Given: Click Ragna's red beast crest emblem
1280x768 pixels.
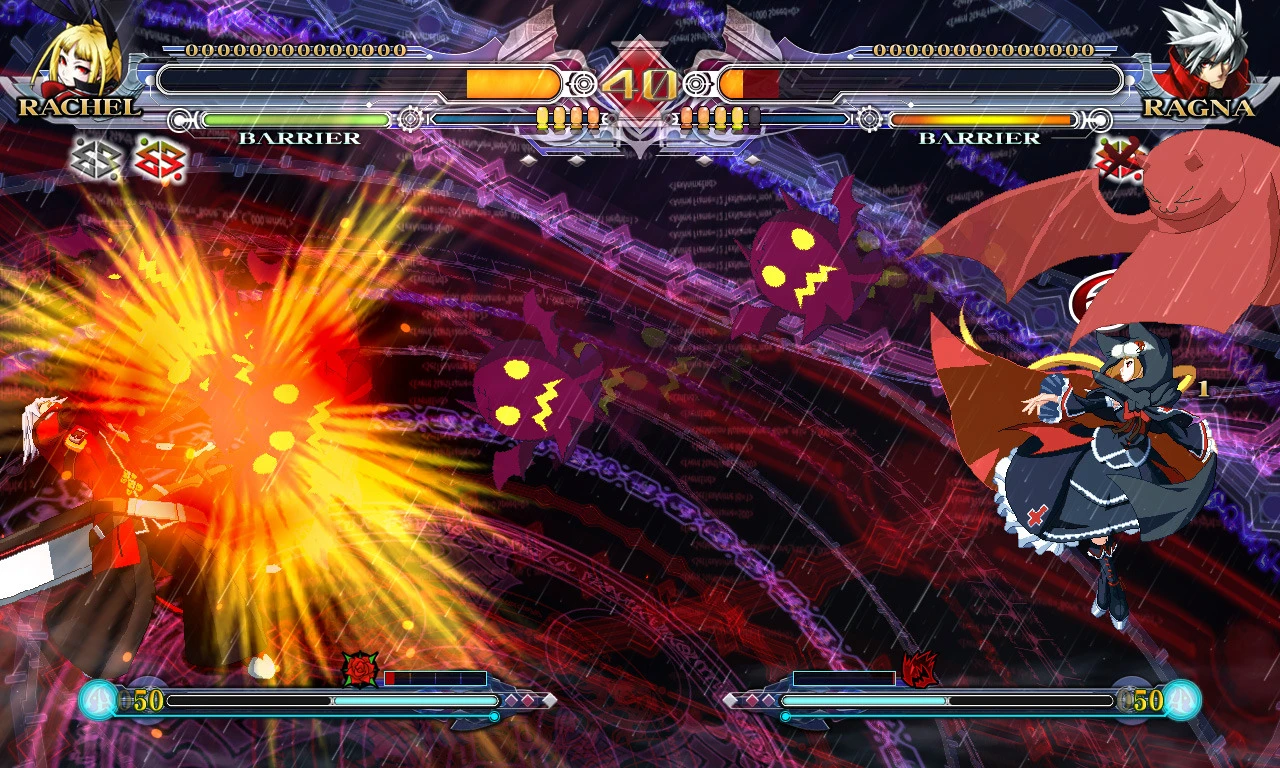Looking at the screenshot, I should coord(918,669).
